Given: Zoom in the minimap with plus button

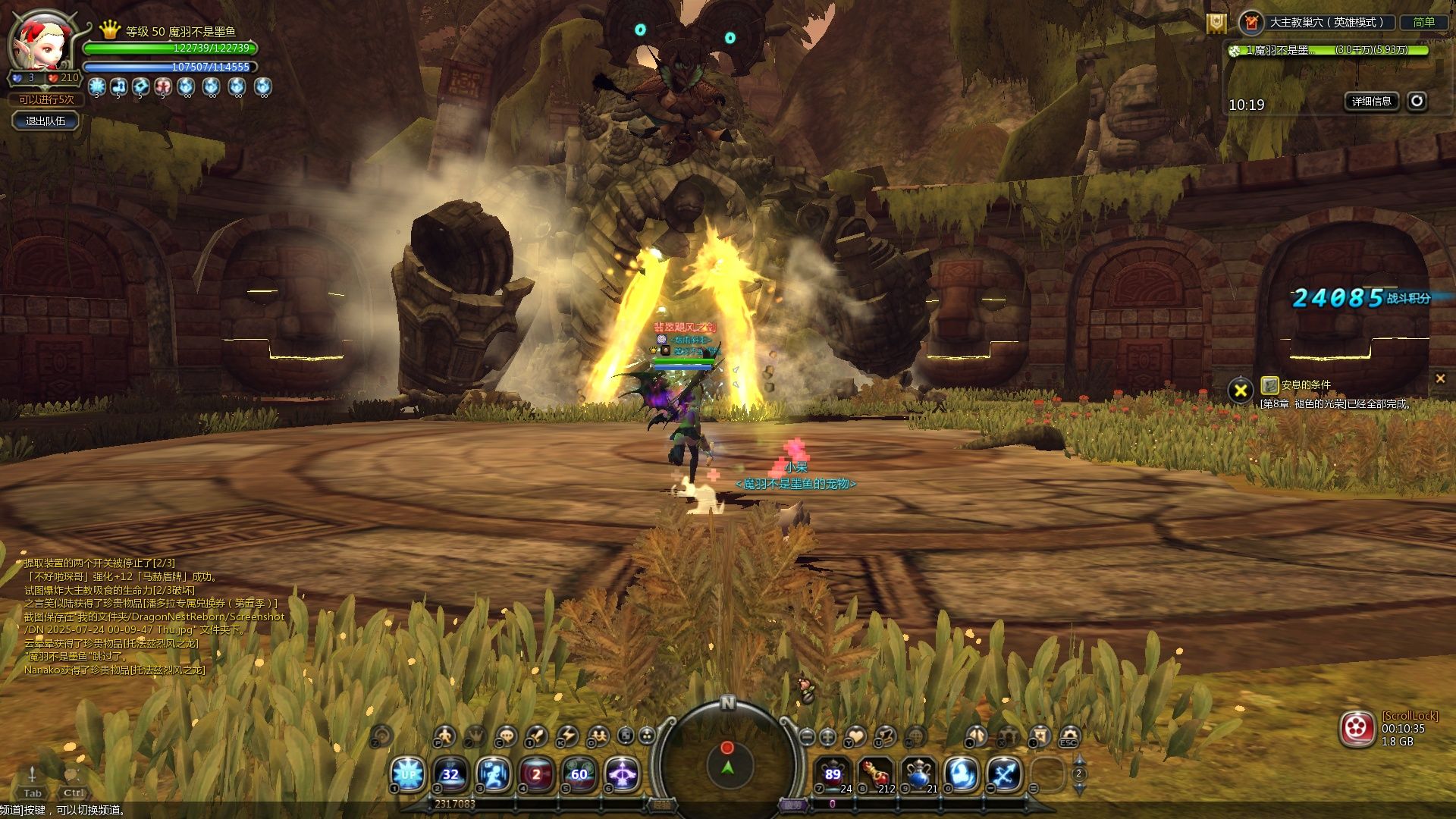Looking at the screenshot, I should click(x=828, y=736).
